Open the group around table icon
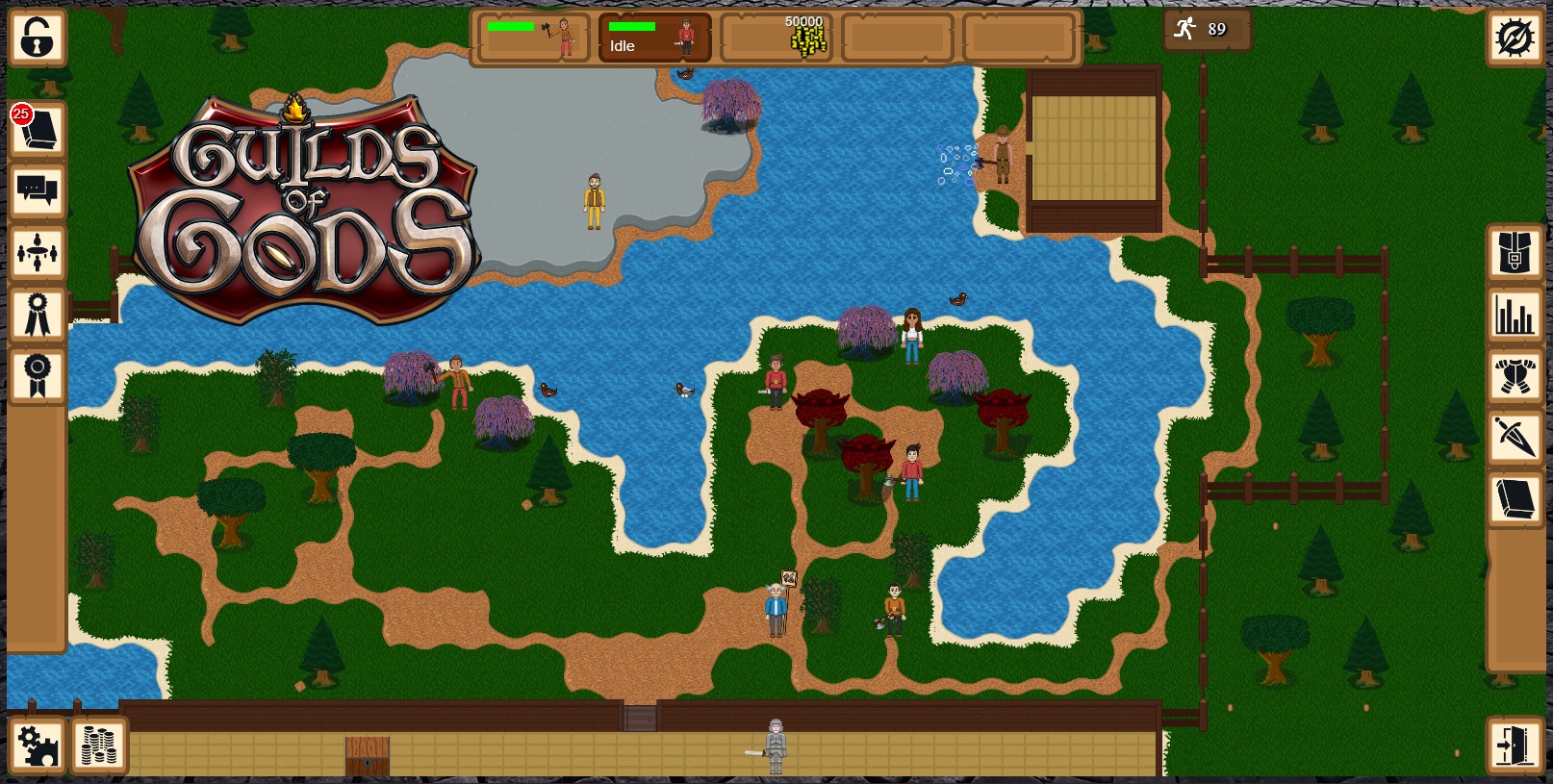The height and width of the screenshot is (784, 1553). pyautogui.click(x=38, y=253)
